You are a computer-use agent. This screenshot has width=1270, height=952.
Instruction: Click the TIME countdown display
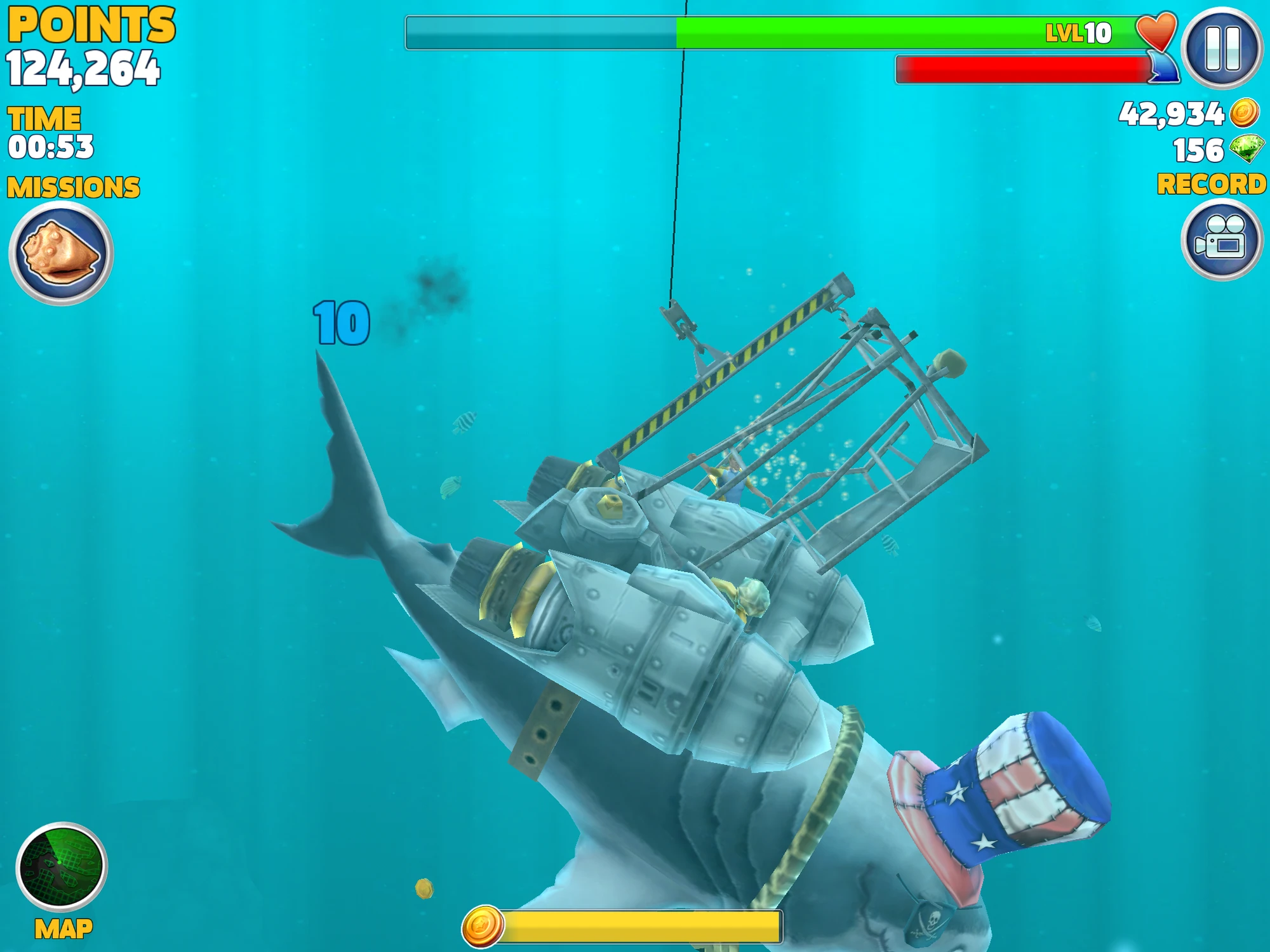point(51,133)
